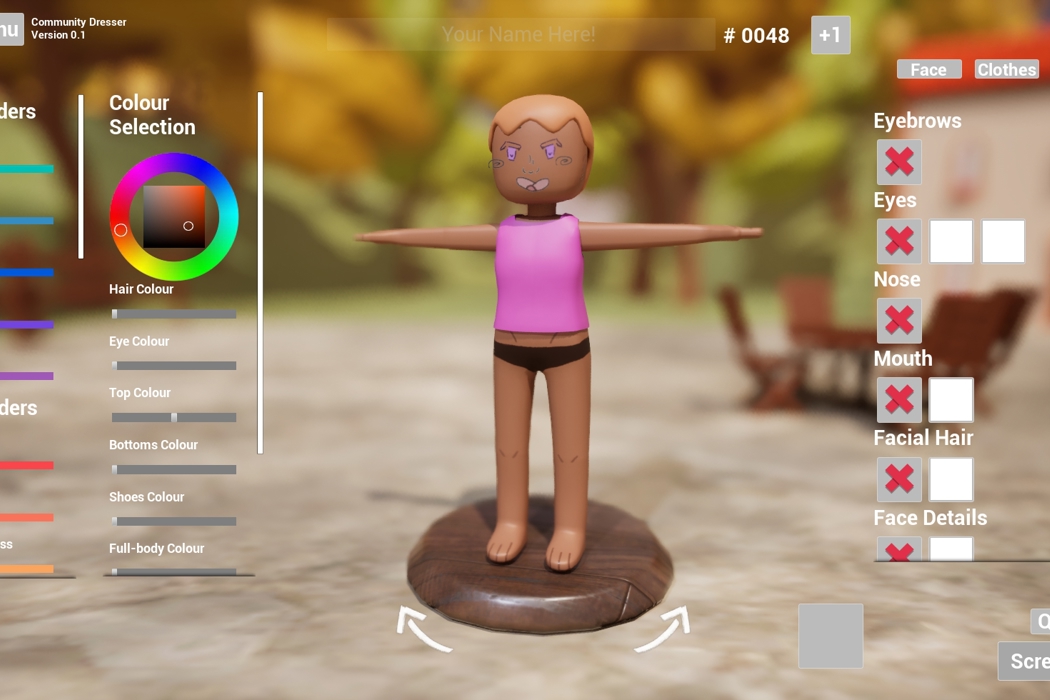
Task: Click the Your Name Here text field
Action: 520,35
